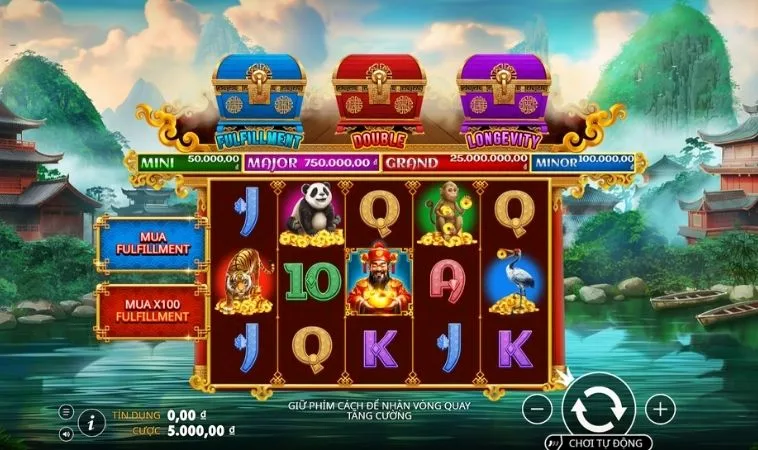
Task: Open the hamburger menu
Action: (x=66, y=412)
